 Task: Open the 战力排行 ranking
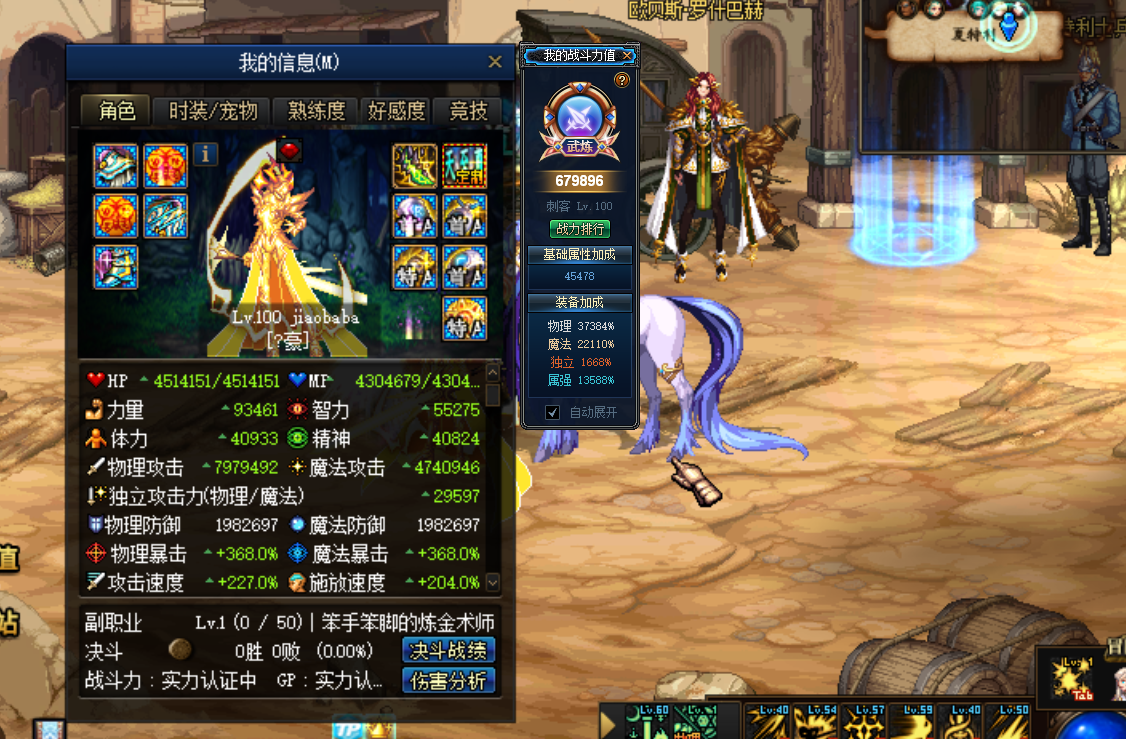579,229
